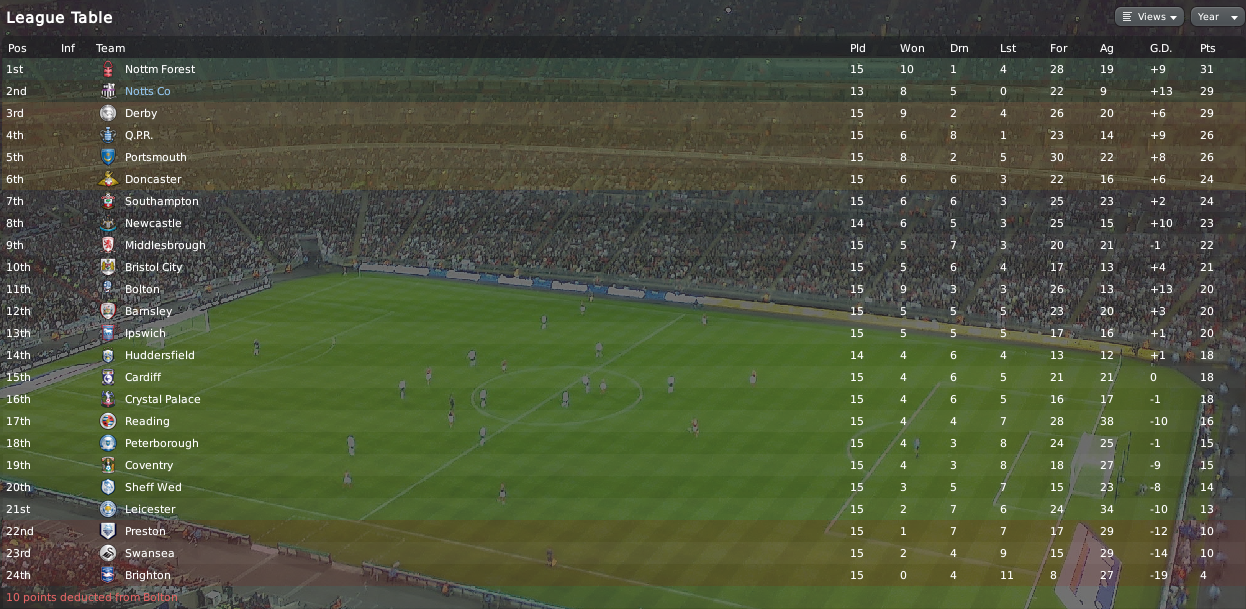Click Middlesbrough in the table
This screenshot has width=1246, height=609.
click(165, 245)
